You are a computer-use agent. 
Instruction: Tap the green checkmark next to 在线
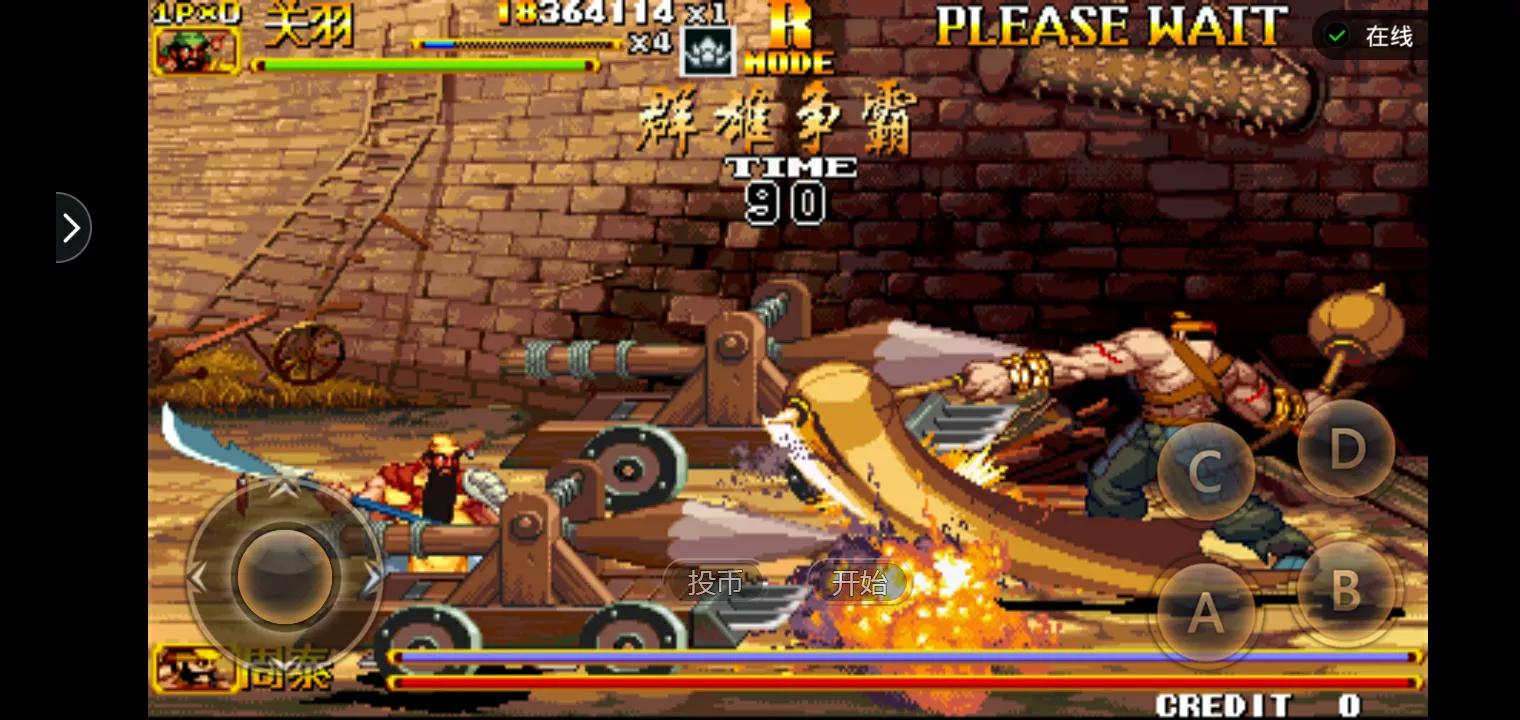(1337, 34)
